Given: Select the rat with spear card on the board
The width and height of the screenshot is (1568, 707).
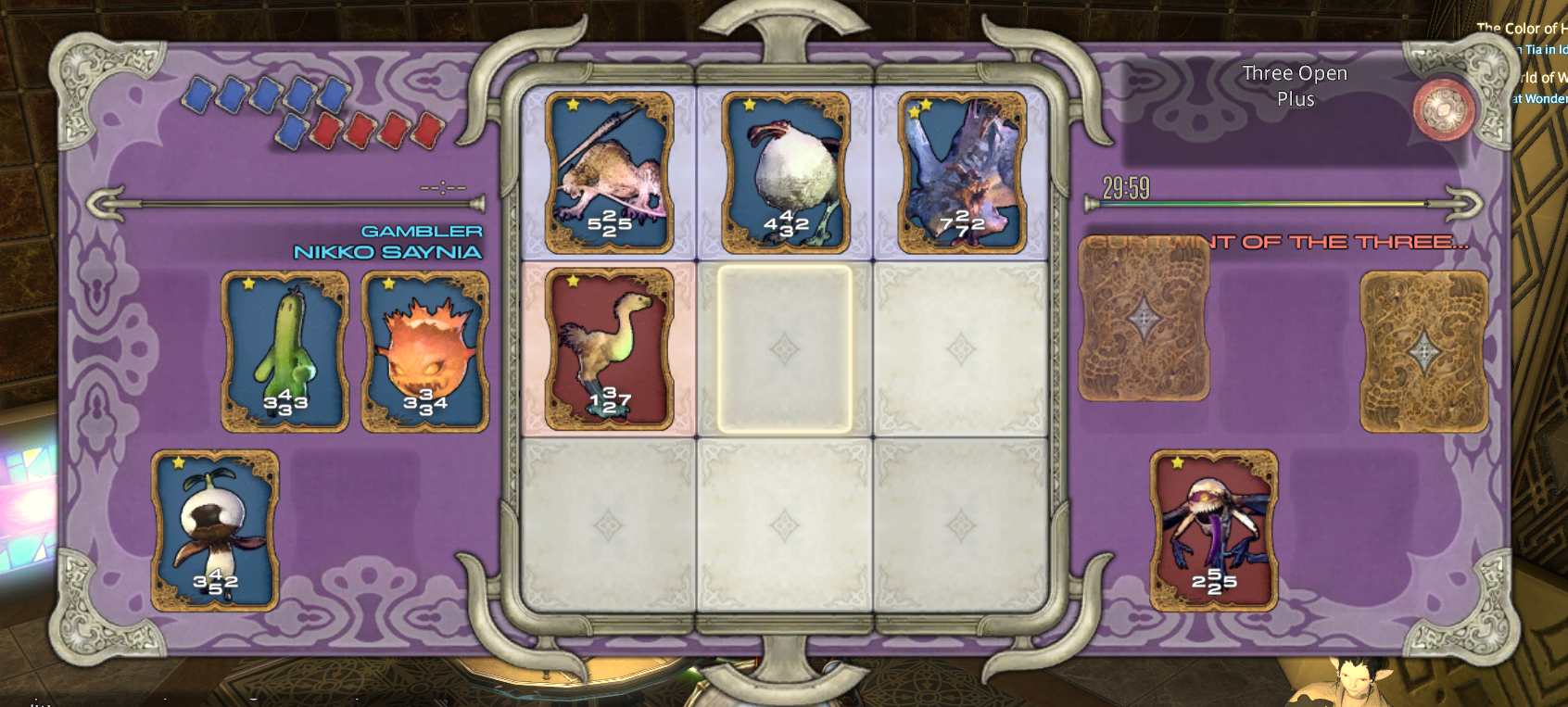Looking at the screenshot, I should click(609, 172).
